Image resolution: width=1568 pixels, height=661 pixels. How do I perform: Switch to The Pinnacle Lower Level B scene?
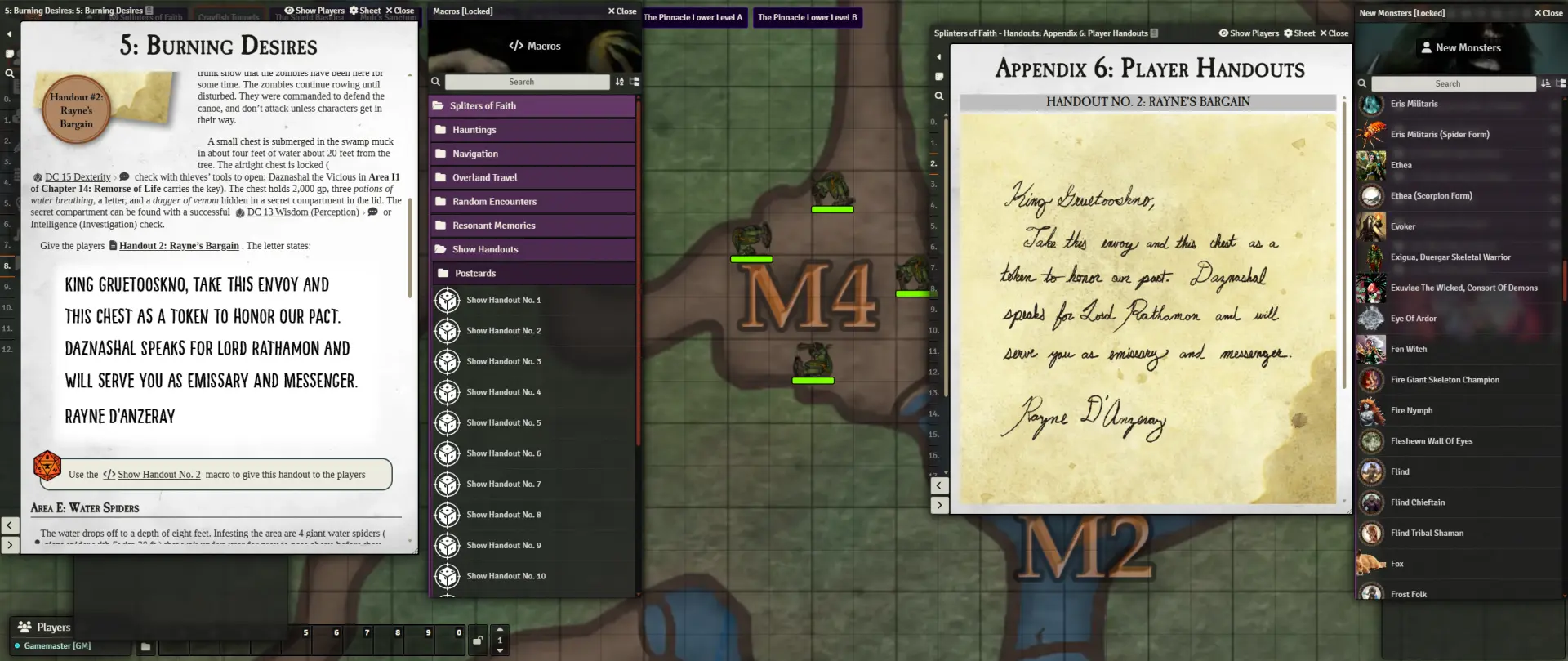click(807, 17)
